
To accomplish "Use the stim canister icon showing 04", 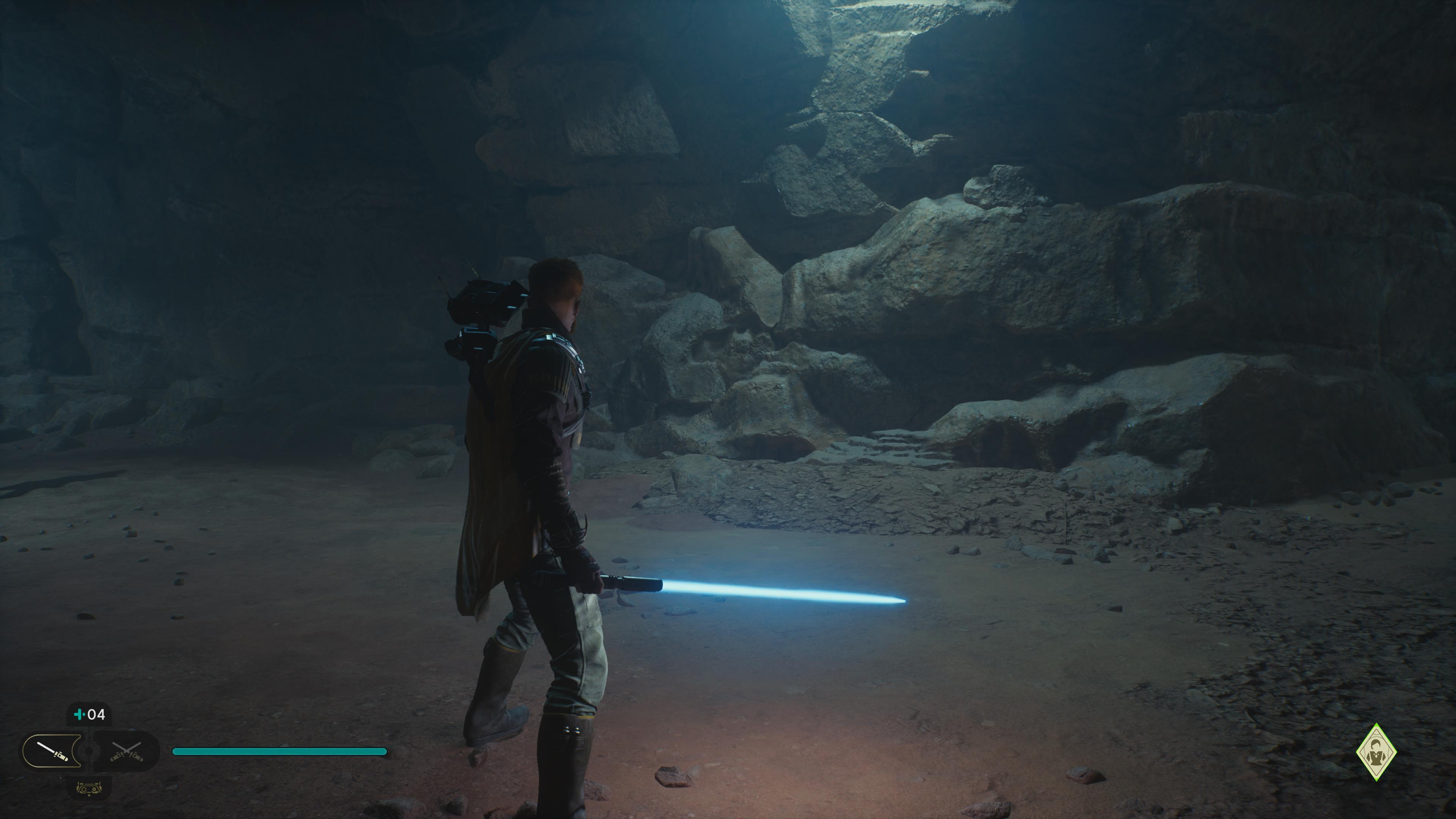I will coord(90,715).
